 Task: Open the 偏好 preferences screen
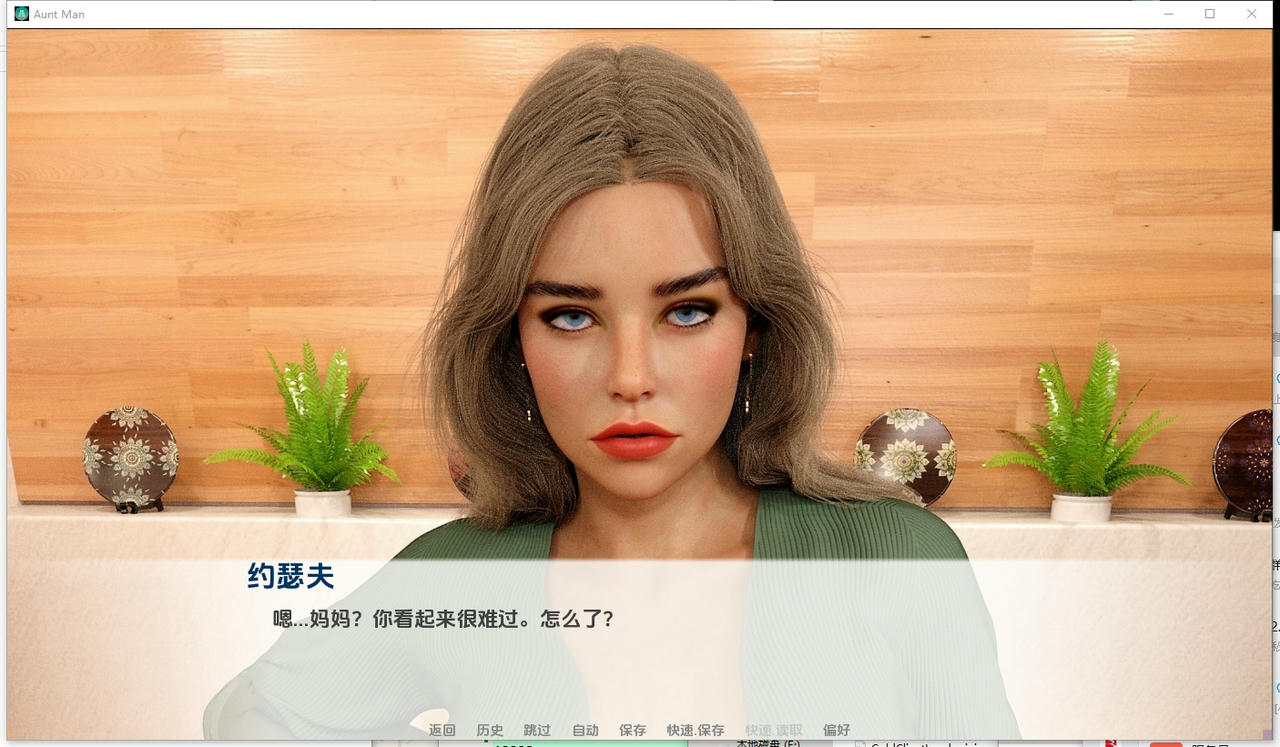(836, 730)
